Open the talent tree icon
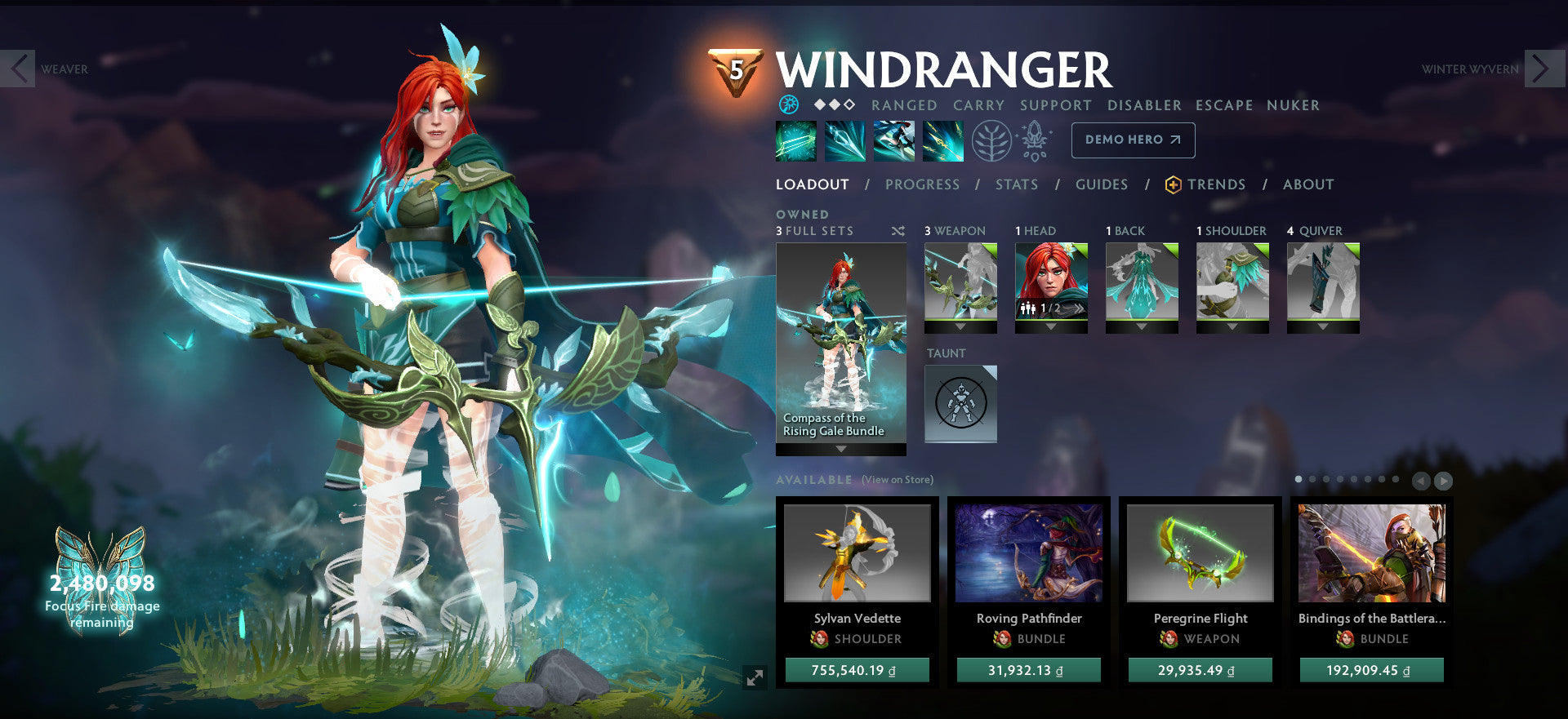 point(991,140)
